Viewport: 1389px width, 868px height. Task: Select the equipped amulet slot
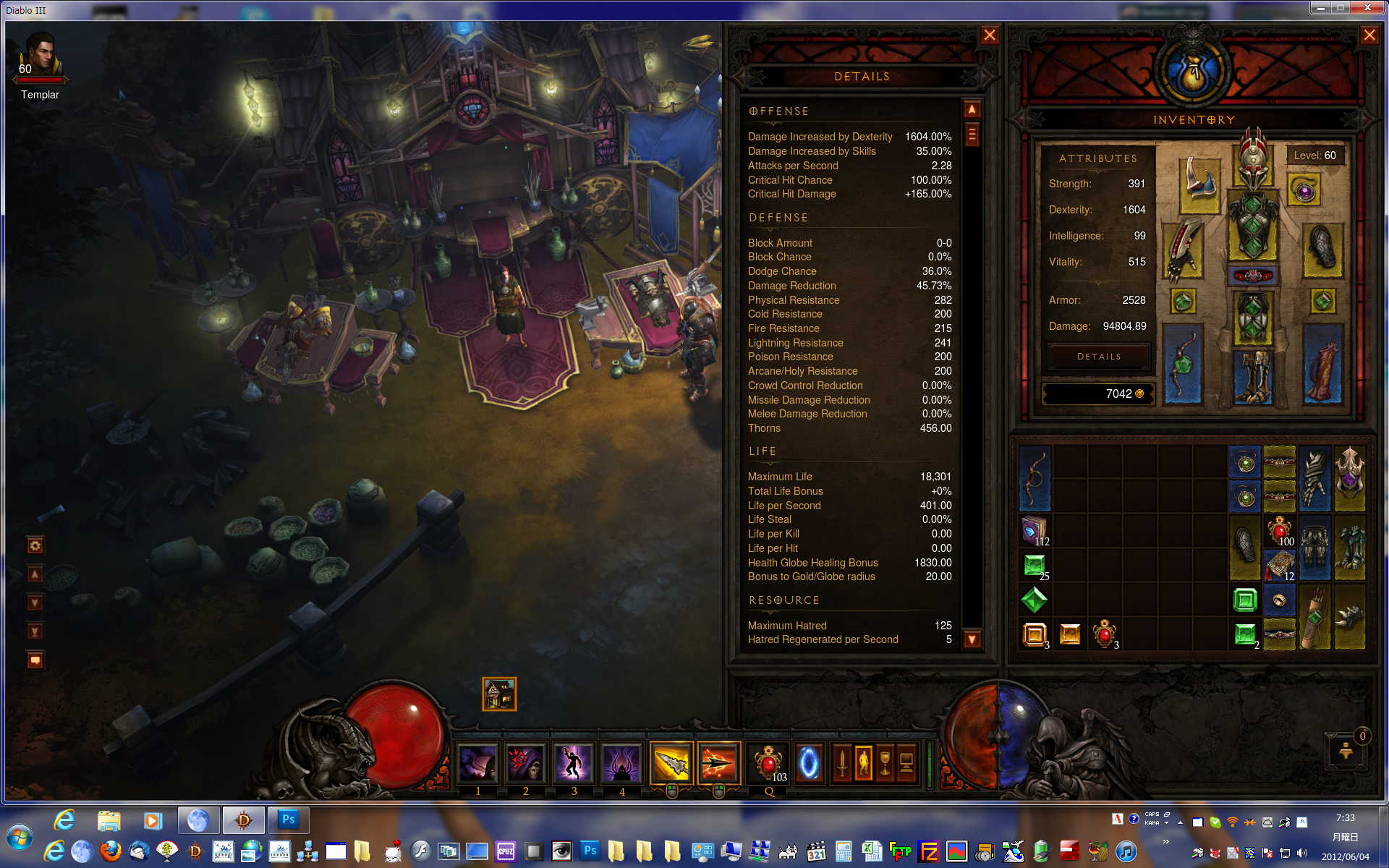1305,190
